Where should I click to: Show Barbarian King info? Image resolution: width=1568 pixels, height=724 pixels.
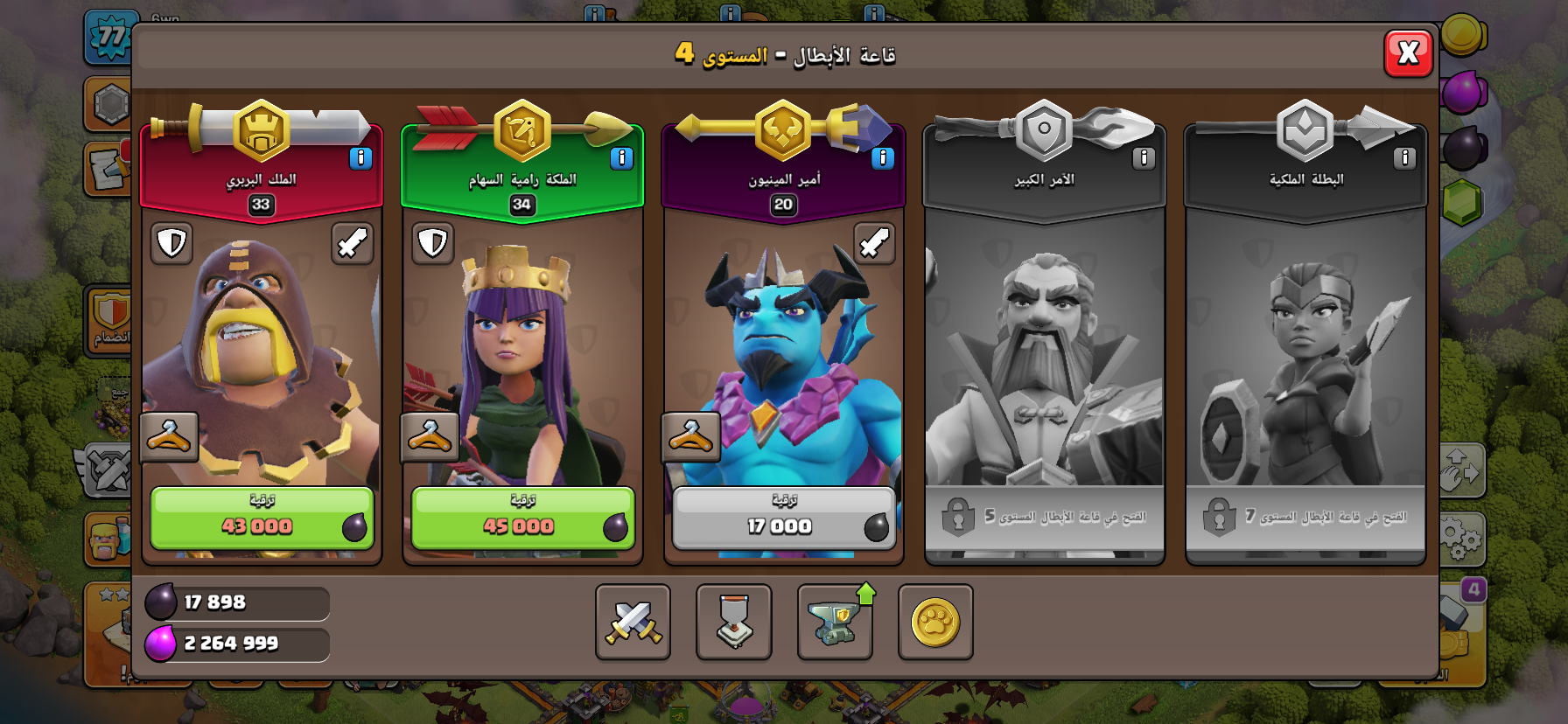360,158
